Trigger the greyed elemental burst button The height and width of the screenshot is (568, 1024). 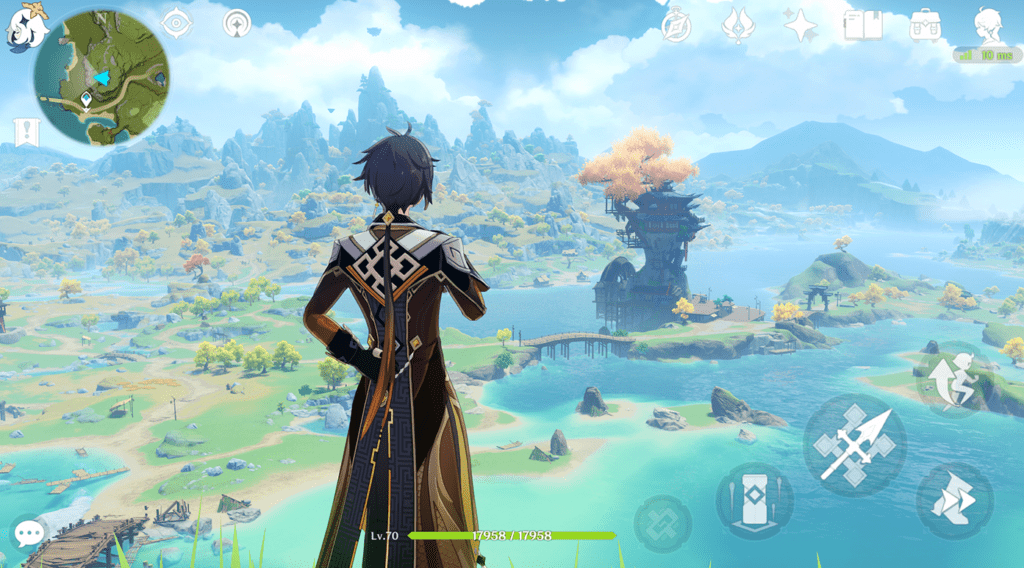[x=662, y=523]
